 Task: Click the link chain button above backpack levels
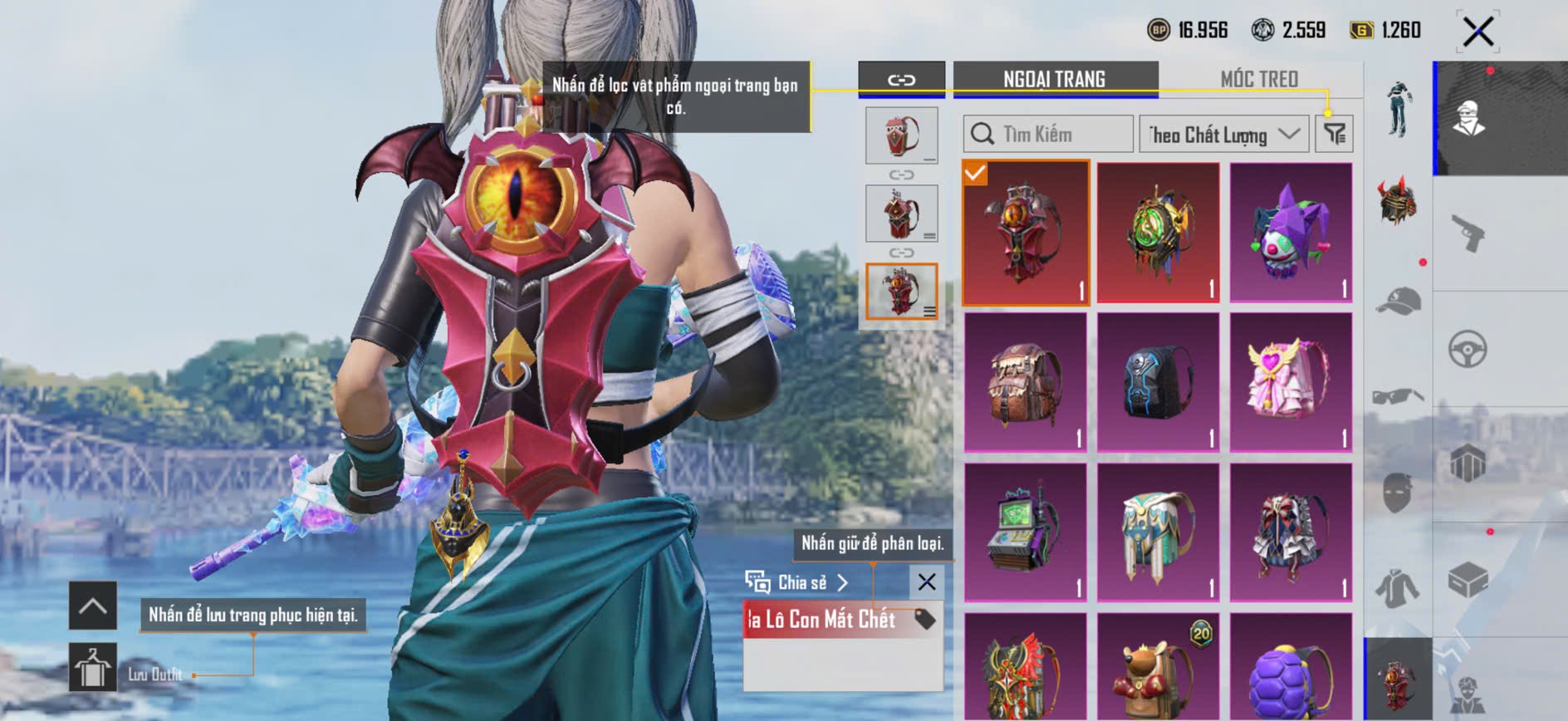point(901,80)
